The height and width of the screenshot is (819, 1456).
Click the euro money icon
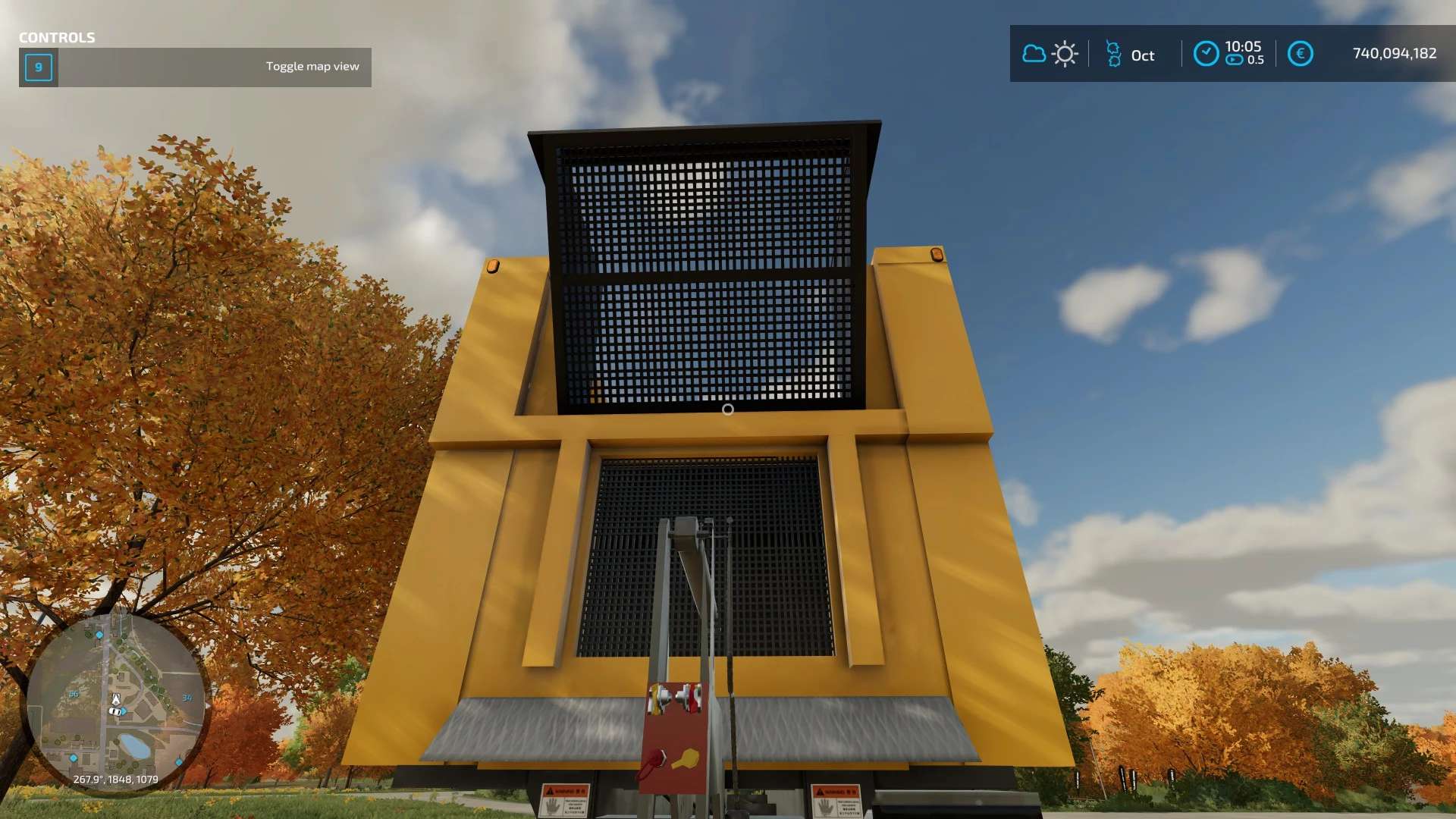pos(1300,54)
